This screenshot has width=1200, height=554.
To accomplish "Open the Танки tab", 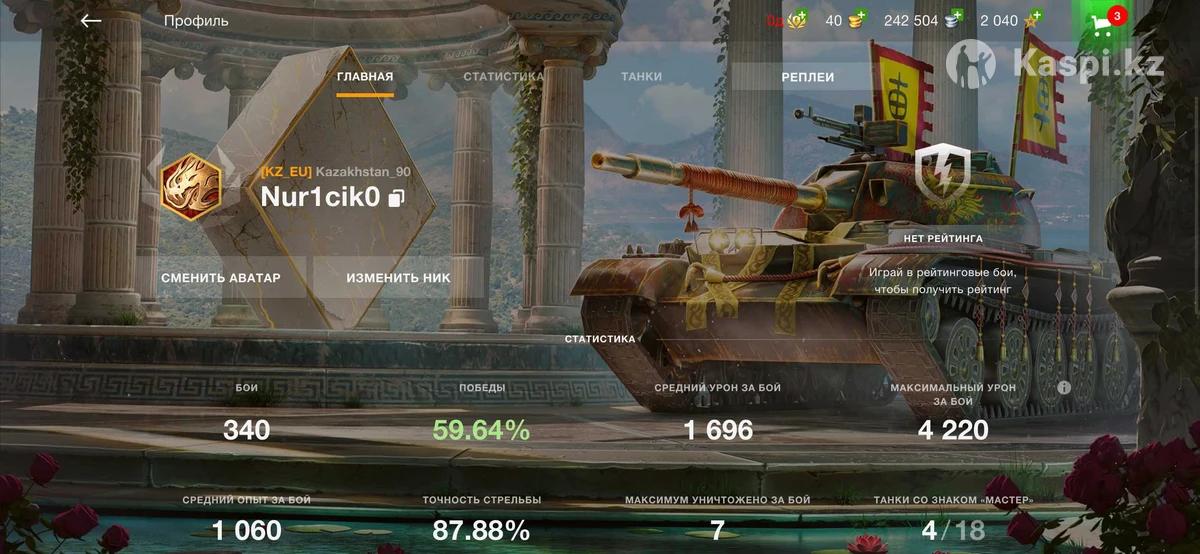I will (641, 76).
